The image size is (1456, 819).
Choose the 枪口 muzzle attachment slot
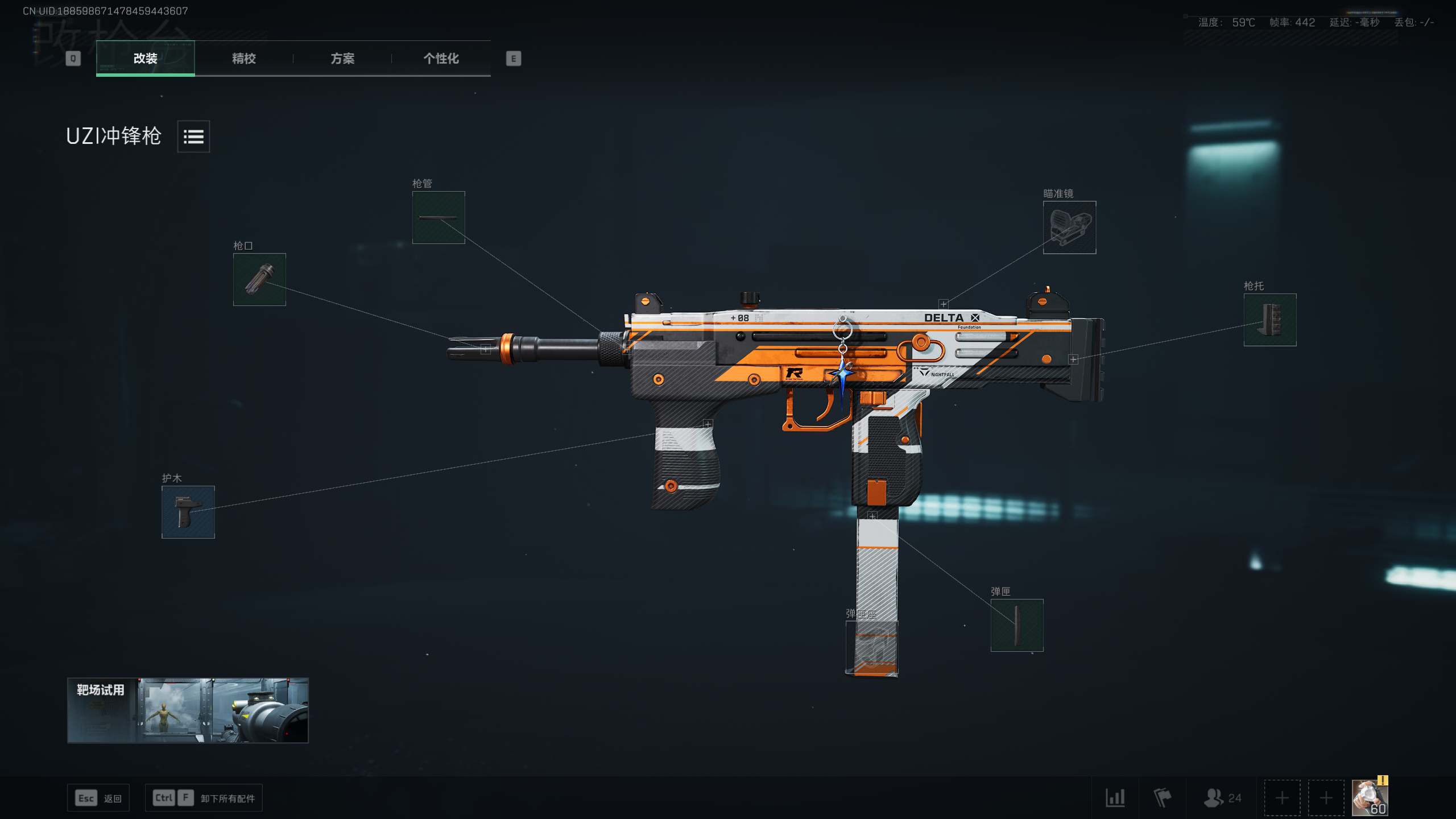[259, 279]
